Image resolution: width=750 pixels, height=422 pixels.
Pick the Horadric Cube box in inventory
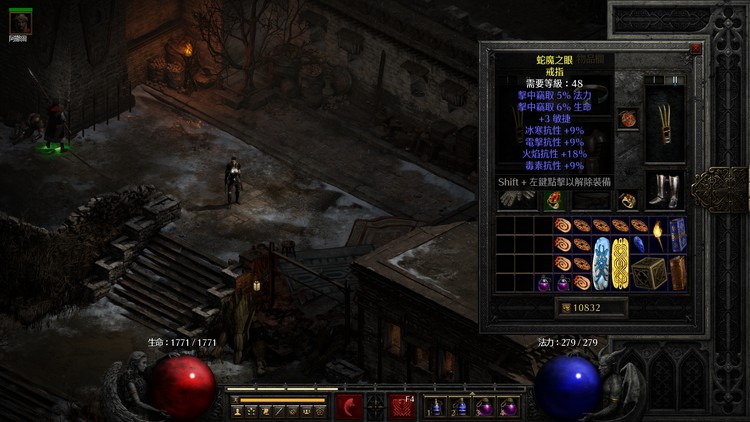point(649,272)
